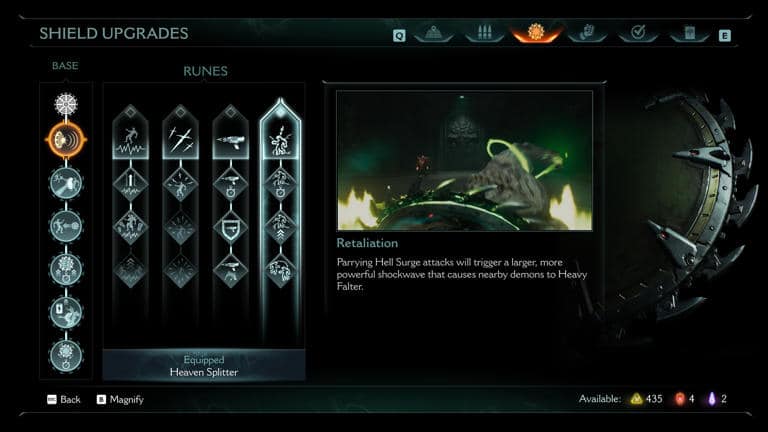Screen dimensions: 768x432
Task: Select the highlighted shield saw tab
Action: [536, 33]
